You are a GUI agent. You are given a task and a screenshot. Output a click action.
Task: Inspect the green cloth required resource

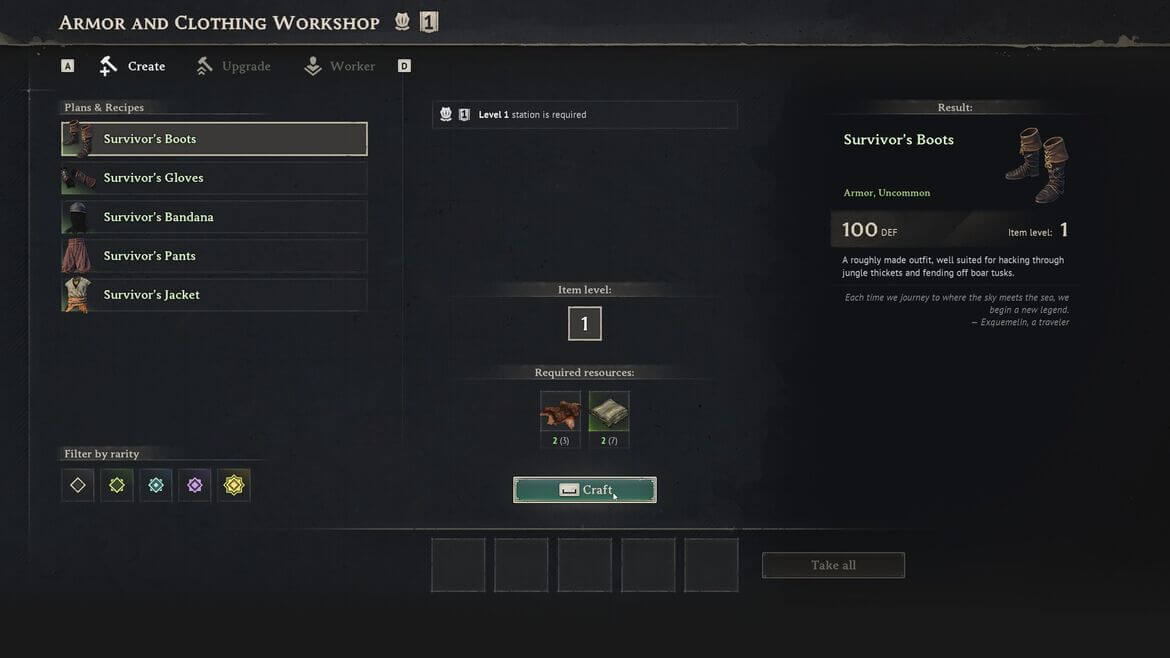[609, 412]
